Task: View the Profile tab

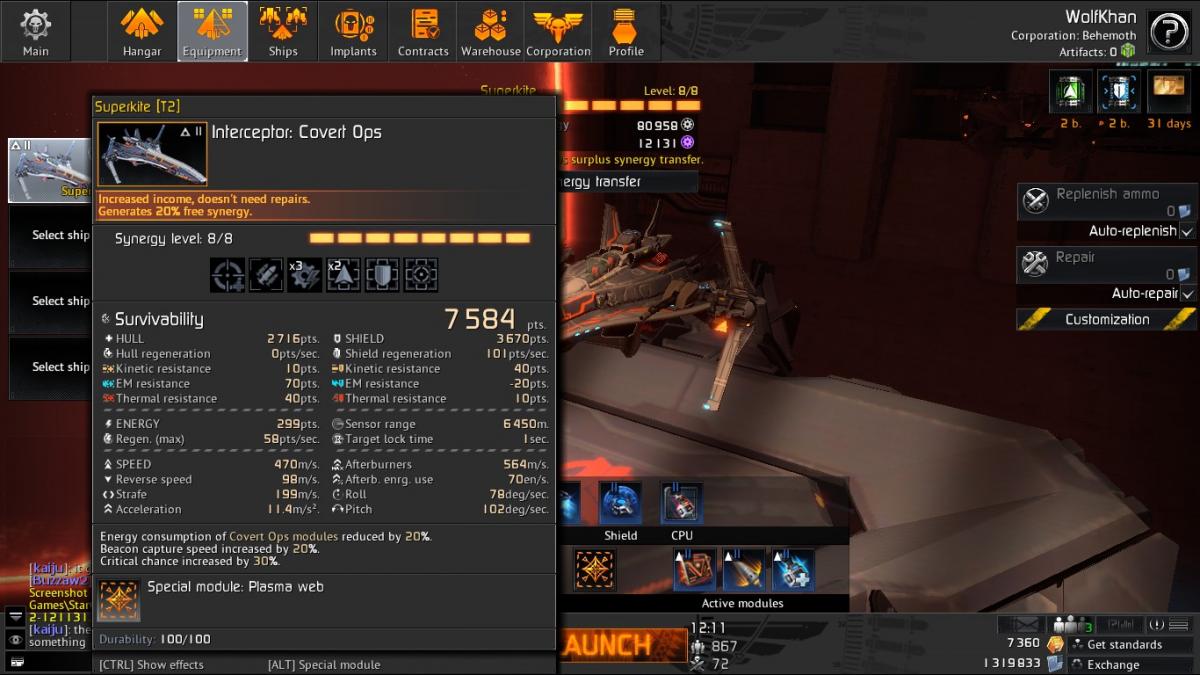Action: click(626, 31)
